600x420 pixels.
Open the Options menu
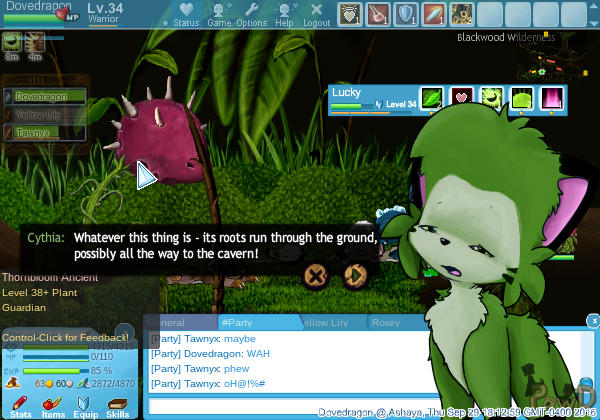tap(251, 15)
